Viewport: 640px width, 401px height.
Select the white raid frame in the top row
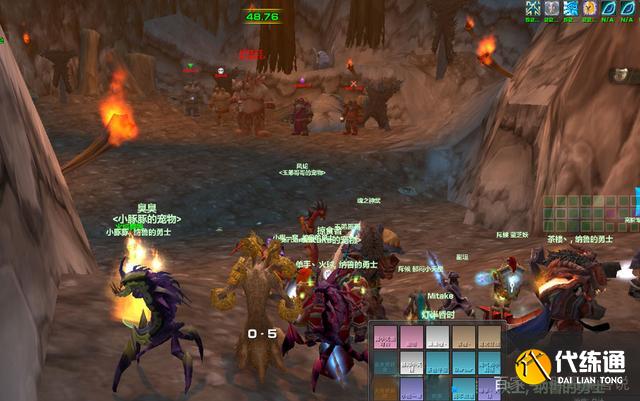pyautogui.click(x=437, y=337)
